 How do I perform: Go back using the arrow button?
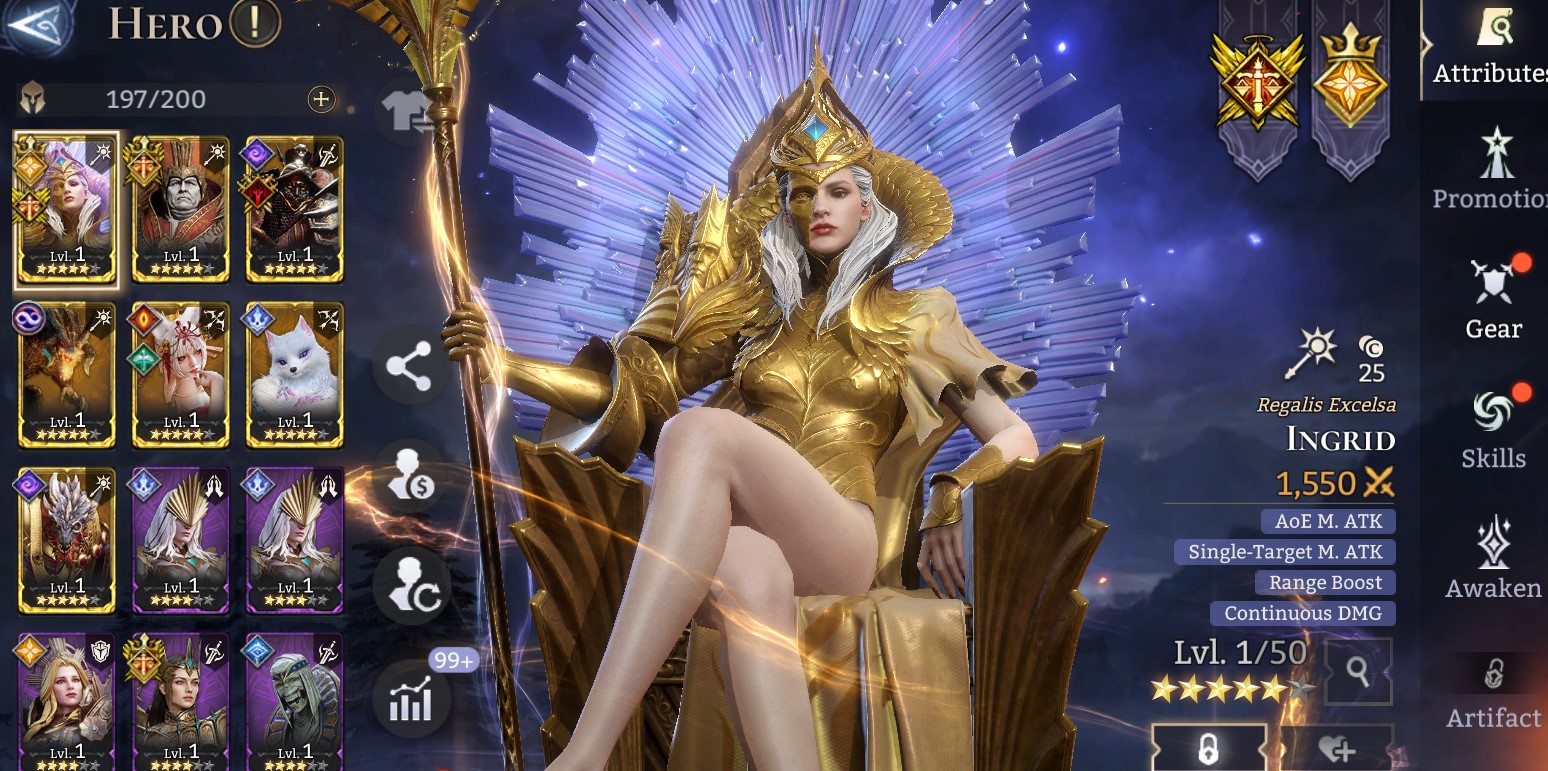[36, 24]
